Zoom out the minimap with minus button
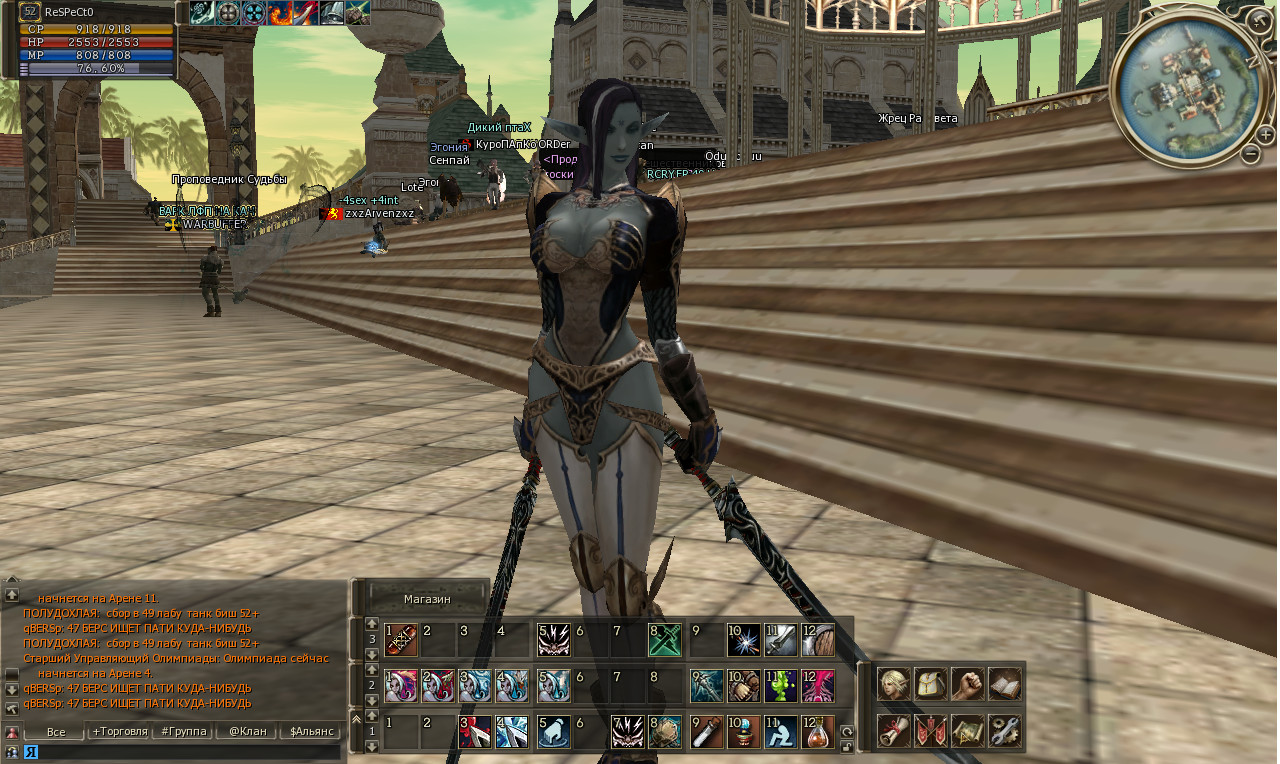Screen dimensions: 1280x764 tap(1251, 154)
